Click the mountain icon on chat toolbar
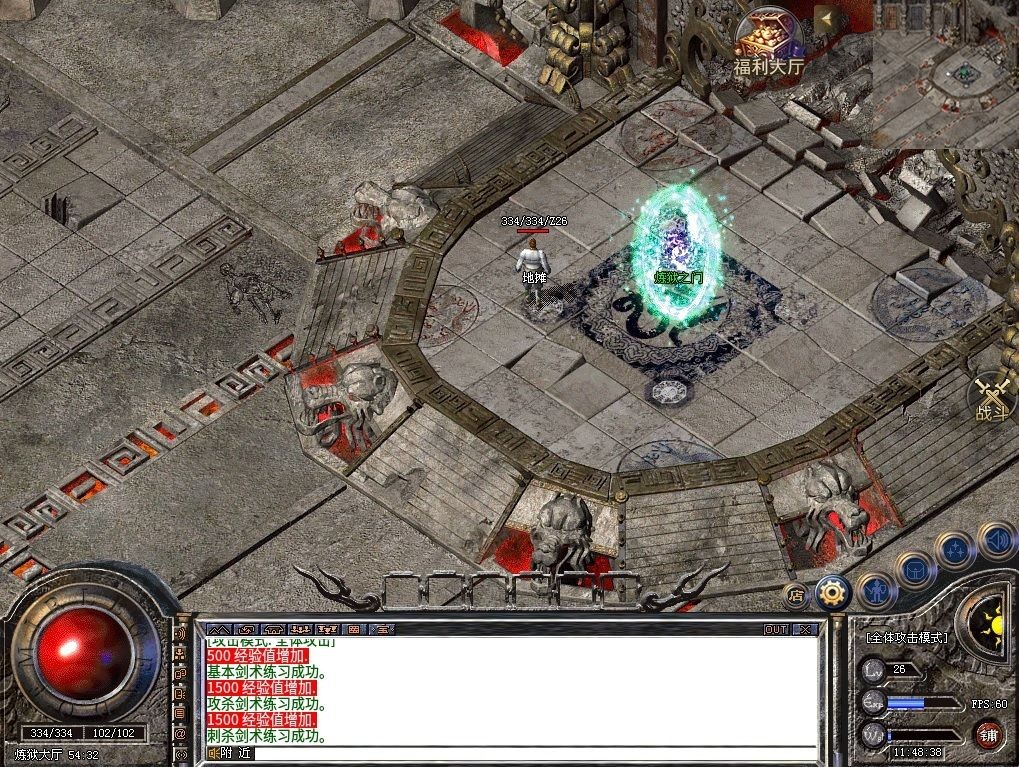The image size is (1019, 767). pyautogui.click(x=219, y=629)
